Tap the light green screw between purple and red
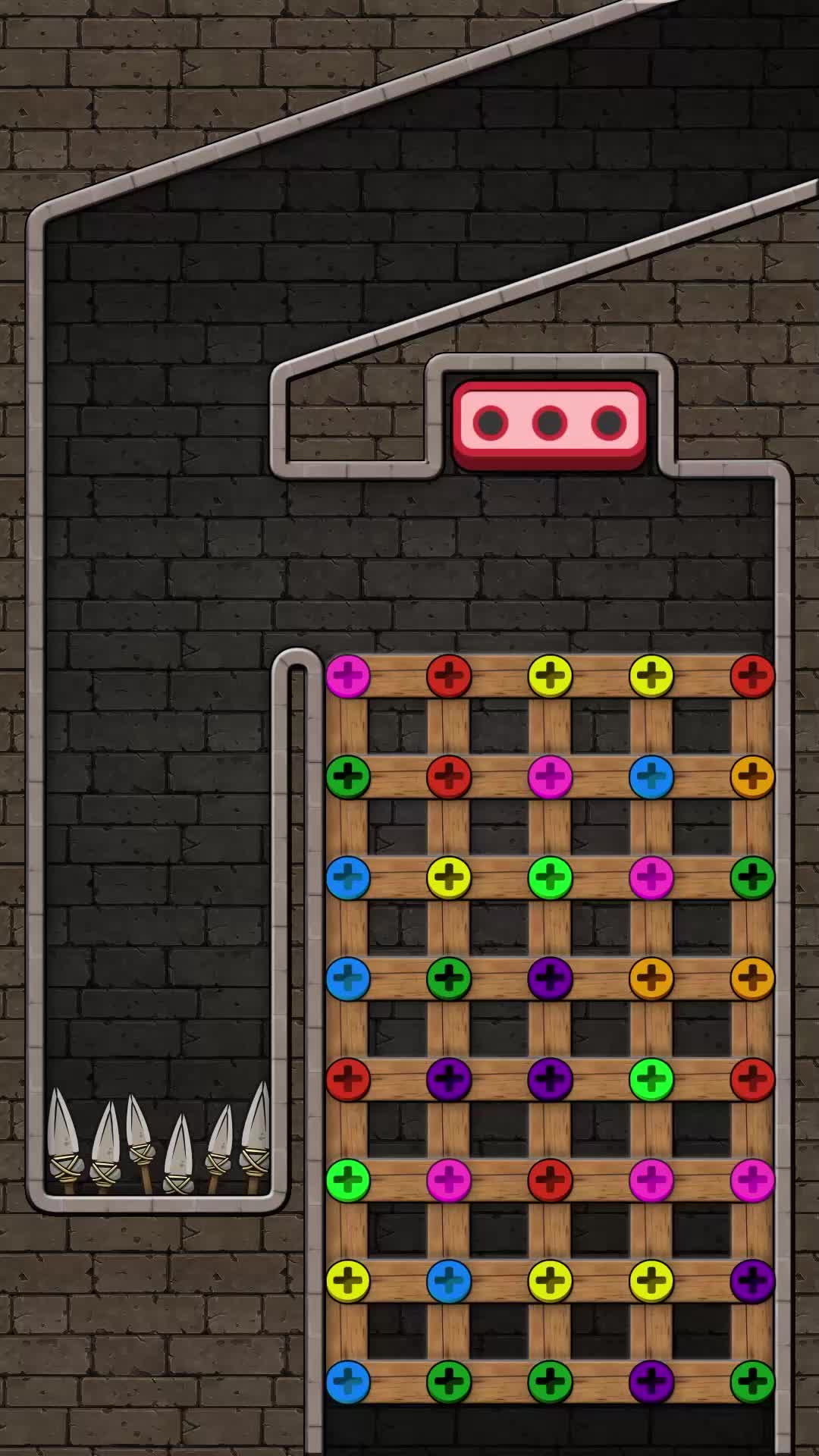Screen dimensions: 819x1456 [x=651, y=1079]
